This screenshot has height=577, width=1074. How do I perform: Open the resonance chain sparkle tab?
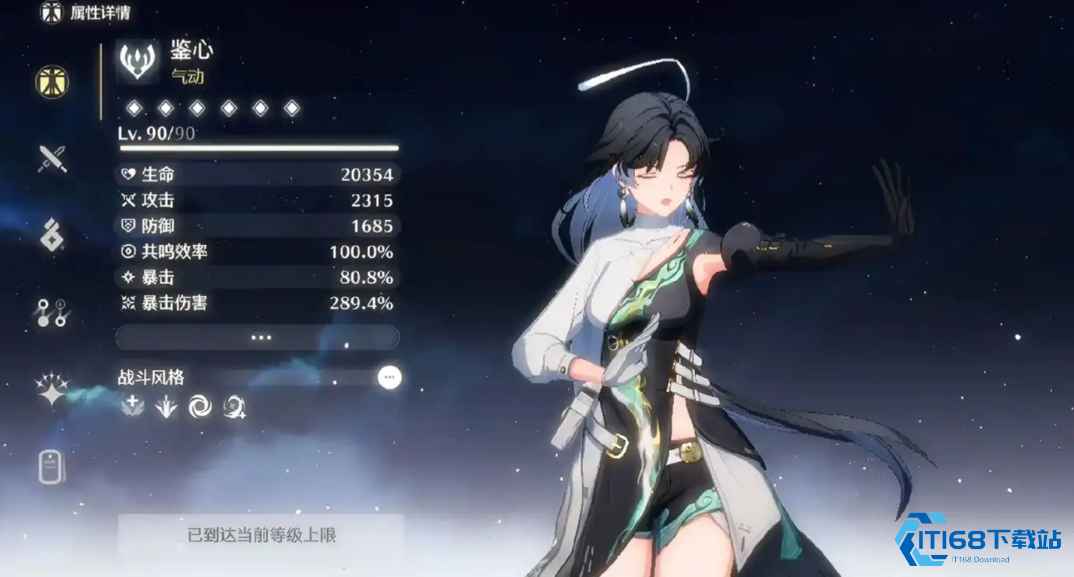tap(52, 389)
